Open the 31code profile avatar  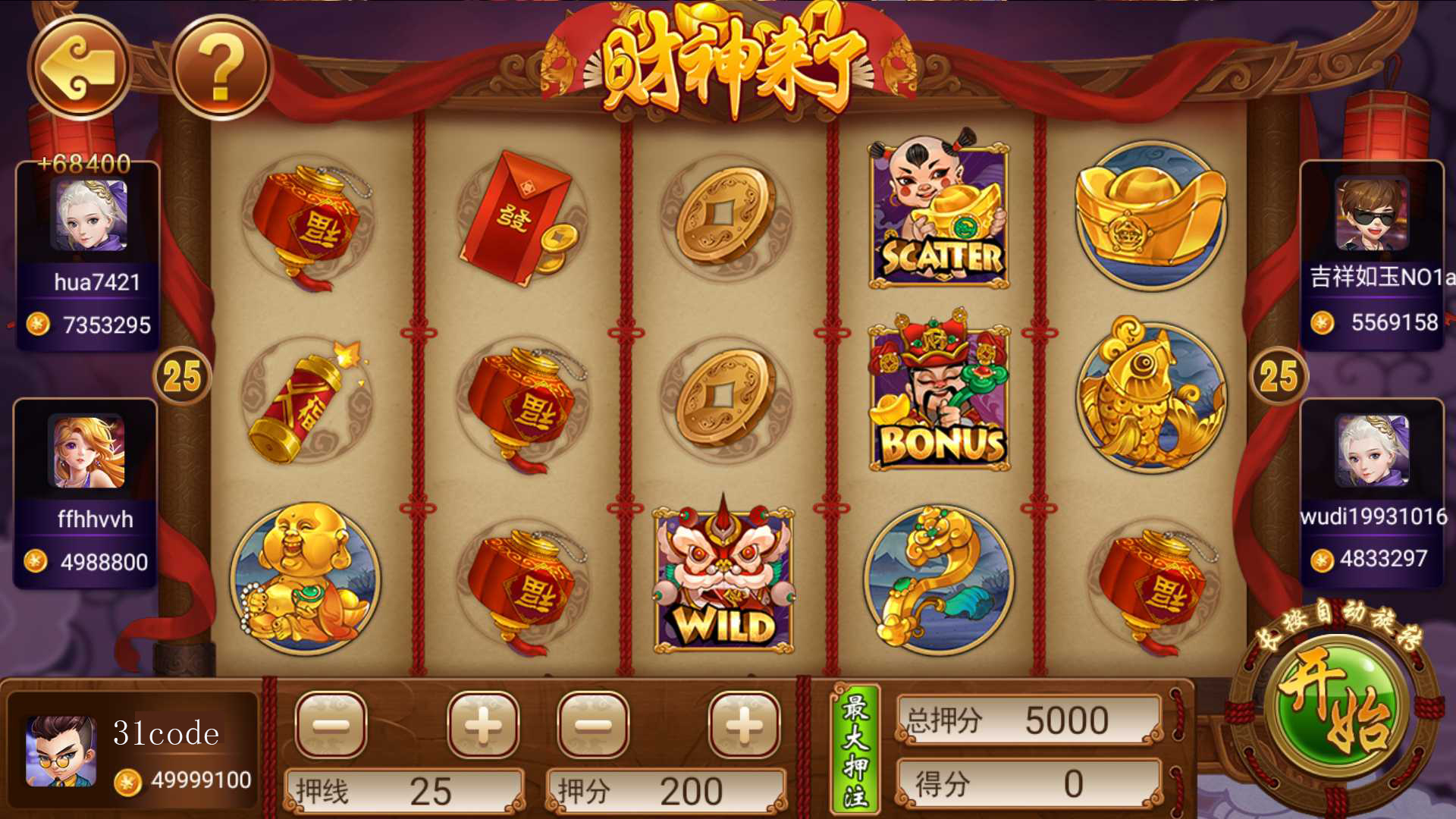tap(61, 751)
